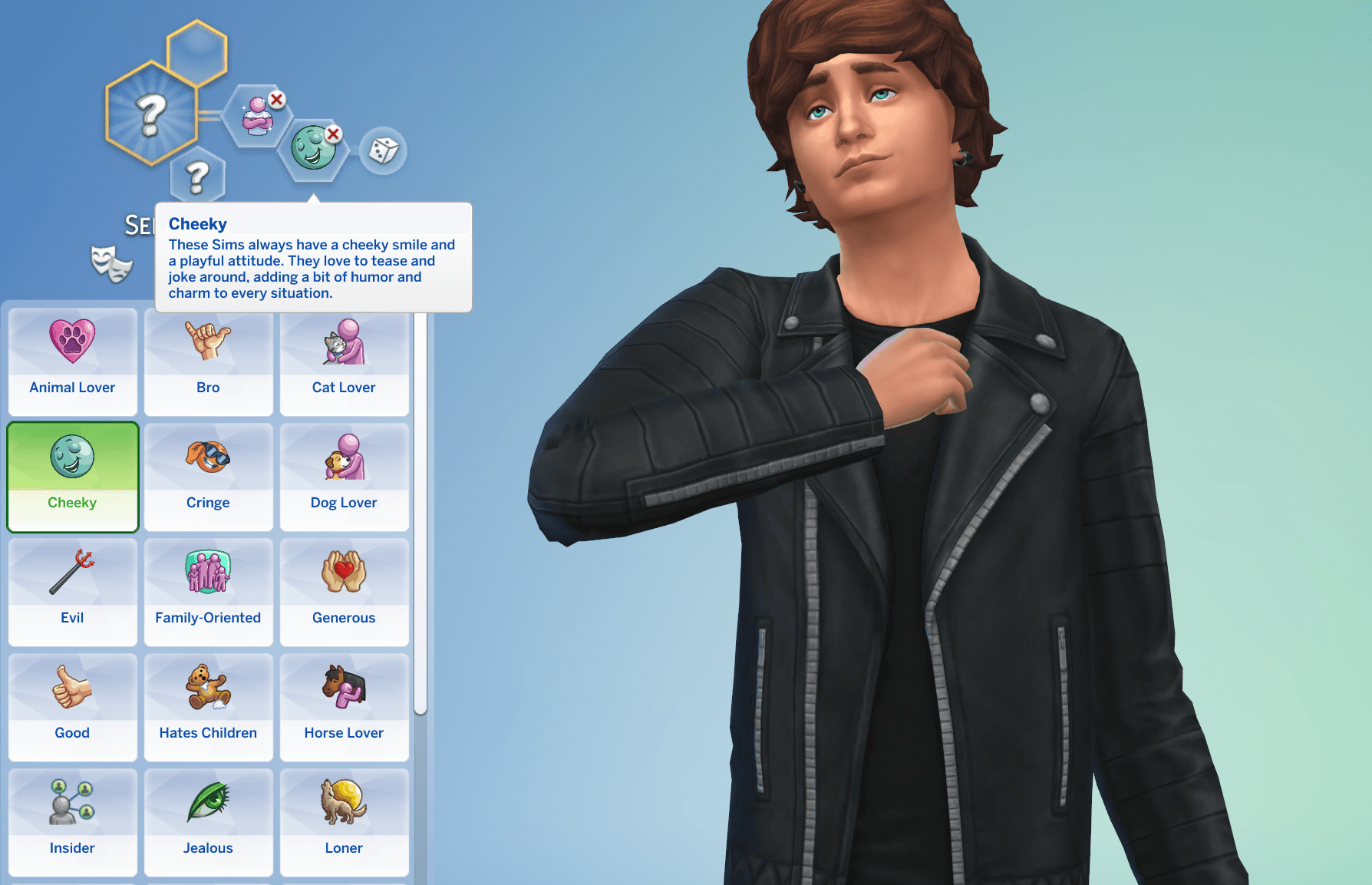Deselect the currently active Cheeky trait

coord(72,476)
